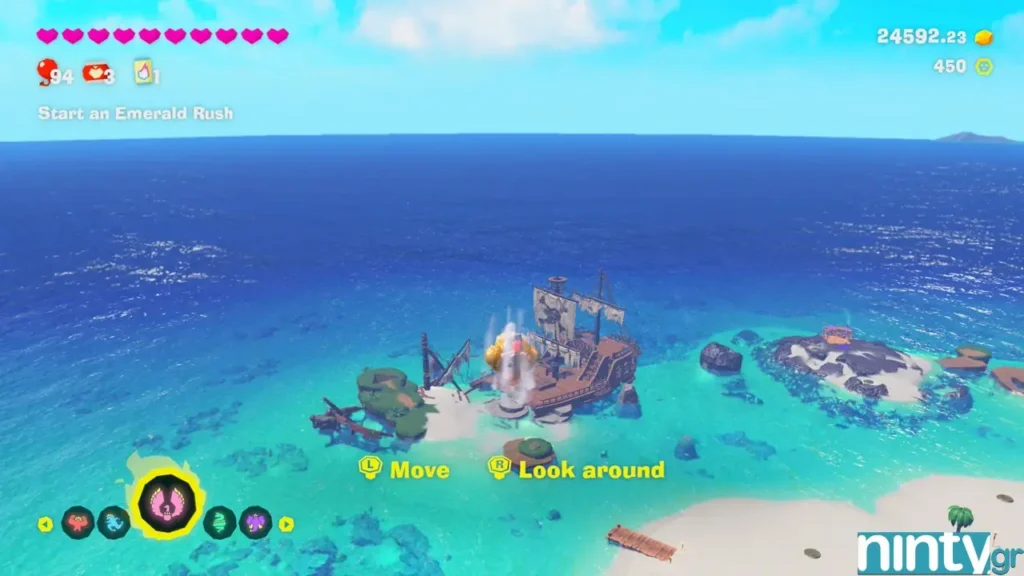The height and width of the screenshot is (576, 1024).
Task: Open the Start an Emerald Rush objective
Action: coord(135,113)
